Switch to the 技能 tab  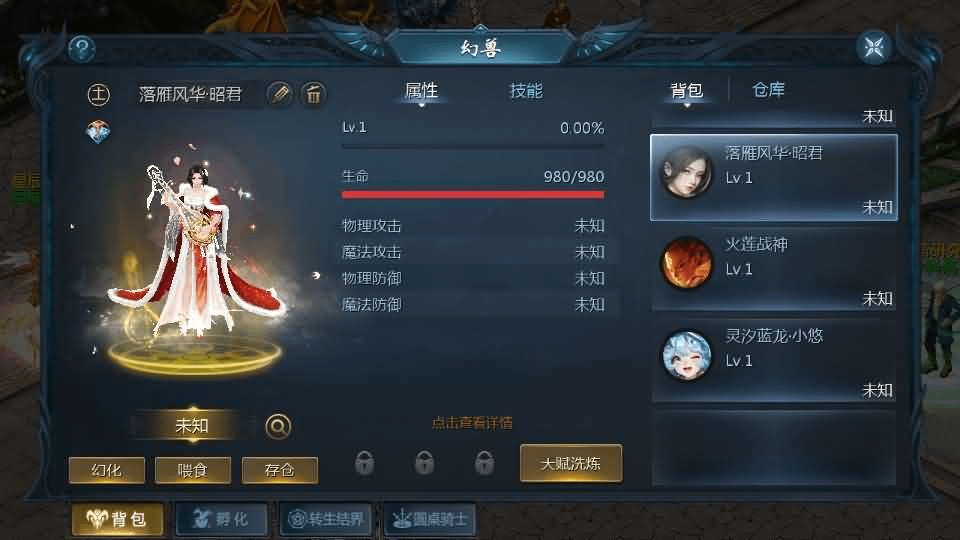[x=526, y=91]
